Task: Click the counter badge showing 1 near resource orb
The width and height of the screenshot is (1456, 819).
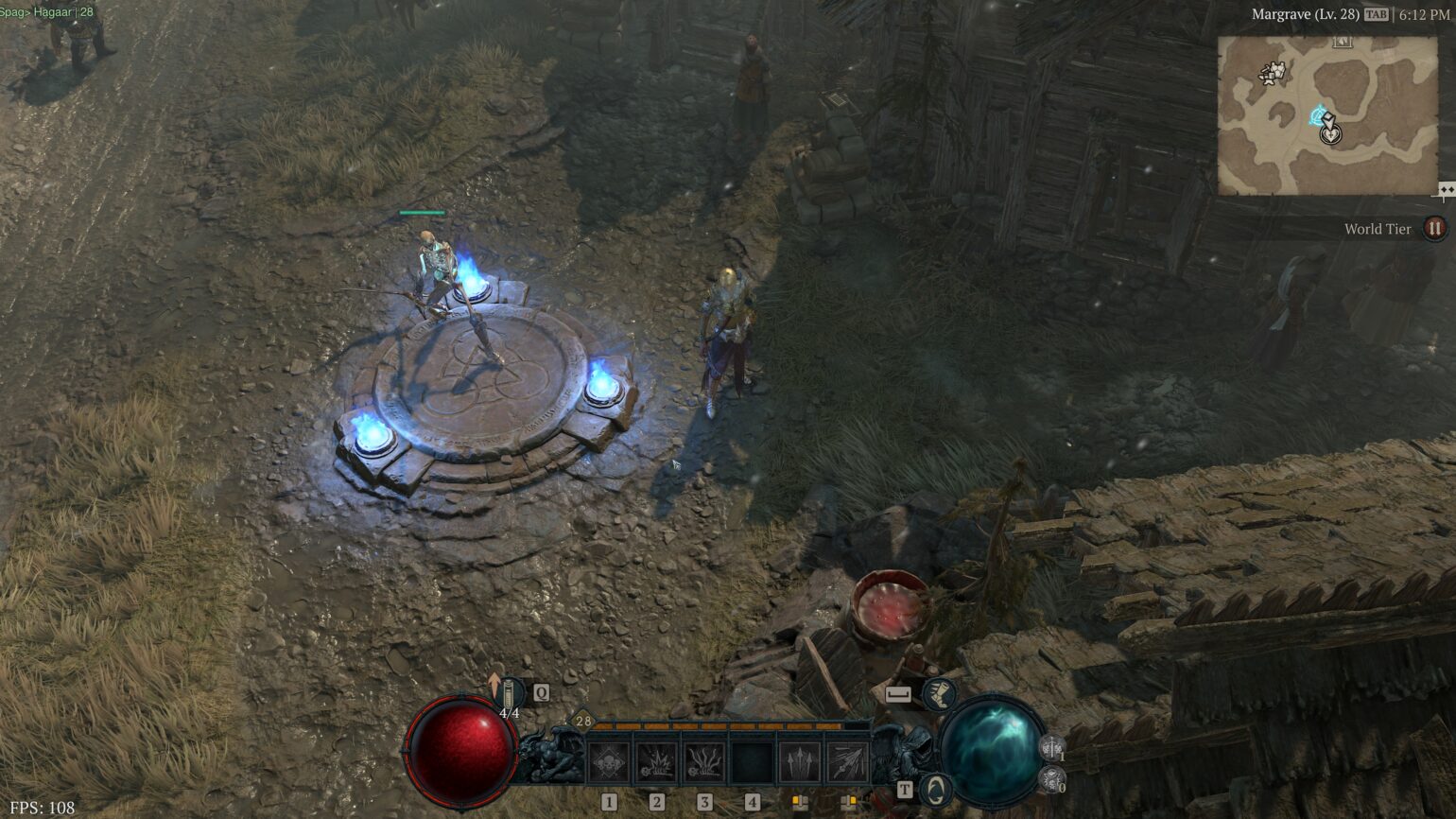Action: (1051, 748)
